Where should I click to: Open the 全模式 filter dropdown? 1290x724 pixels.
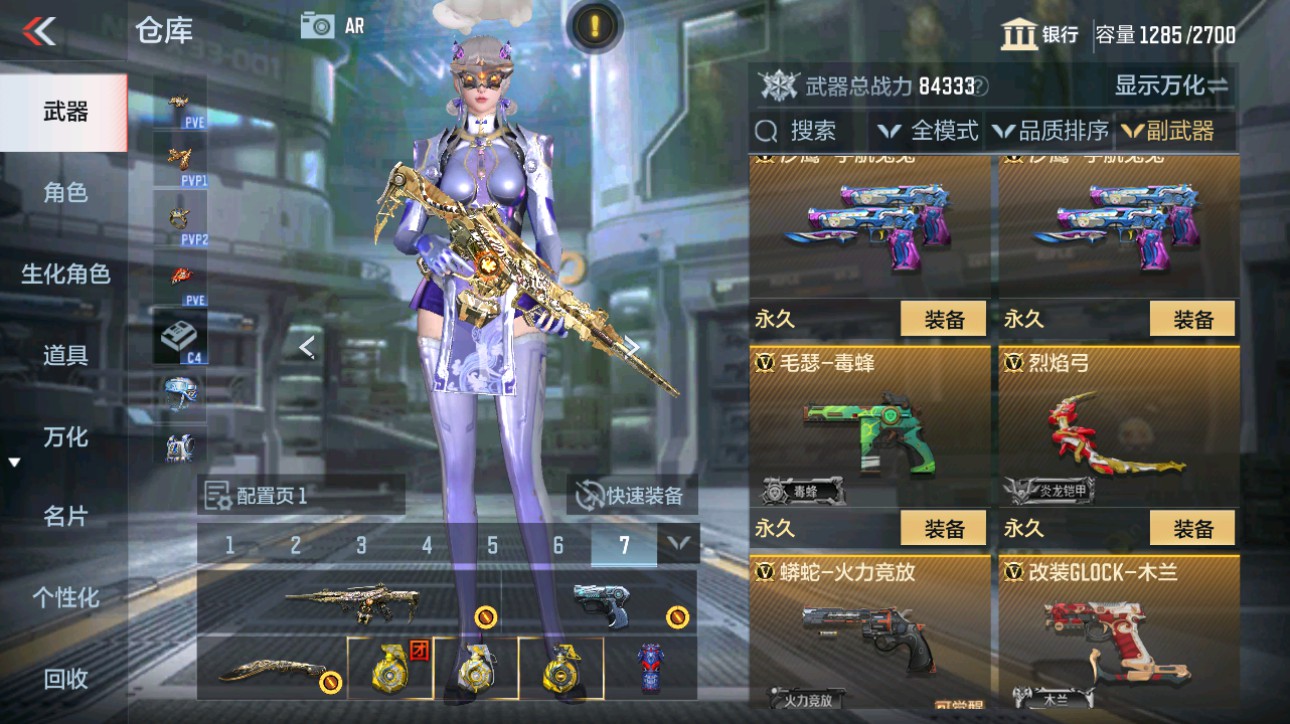point(928,130)
